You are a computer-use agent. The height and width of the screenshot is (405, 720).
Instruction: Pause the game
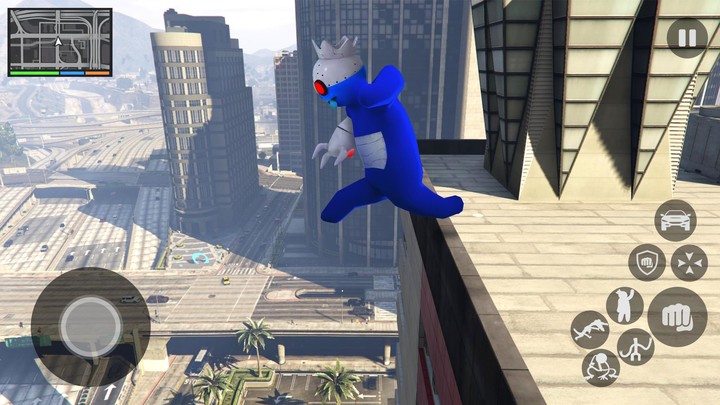686,39
